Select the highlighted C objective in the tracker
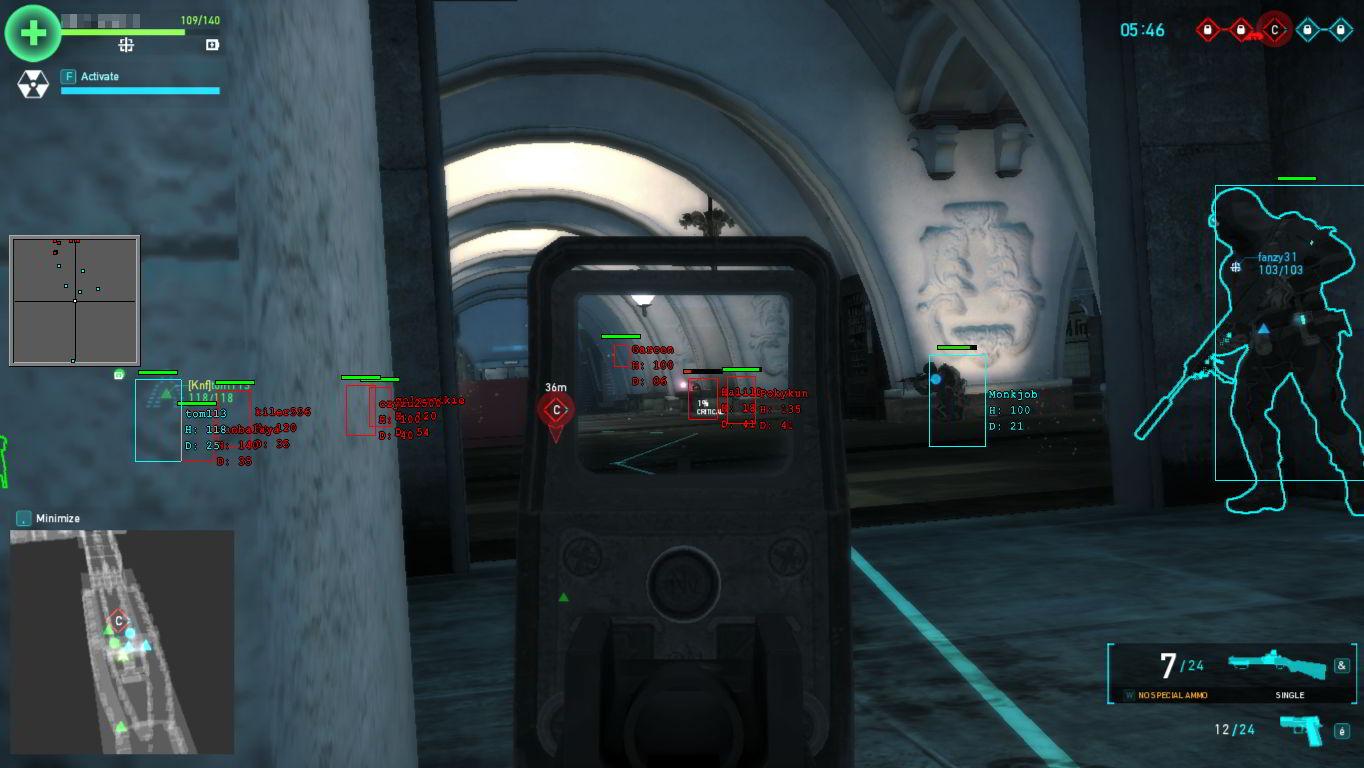The width and height of the screenshot is (1364, 768). pyautogui.click(x=1274, y=30)
